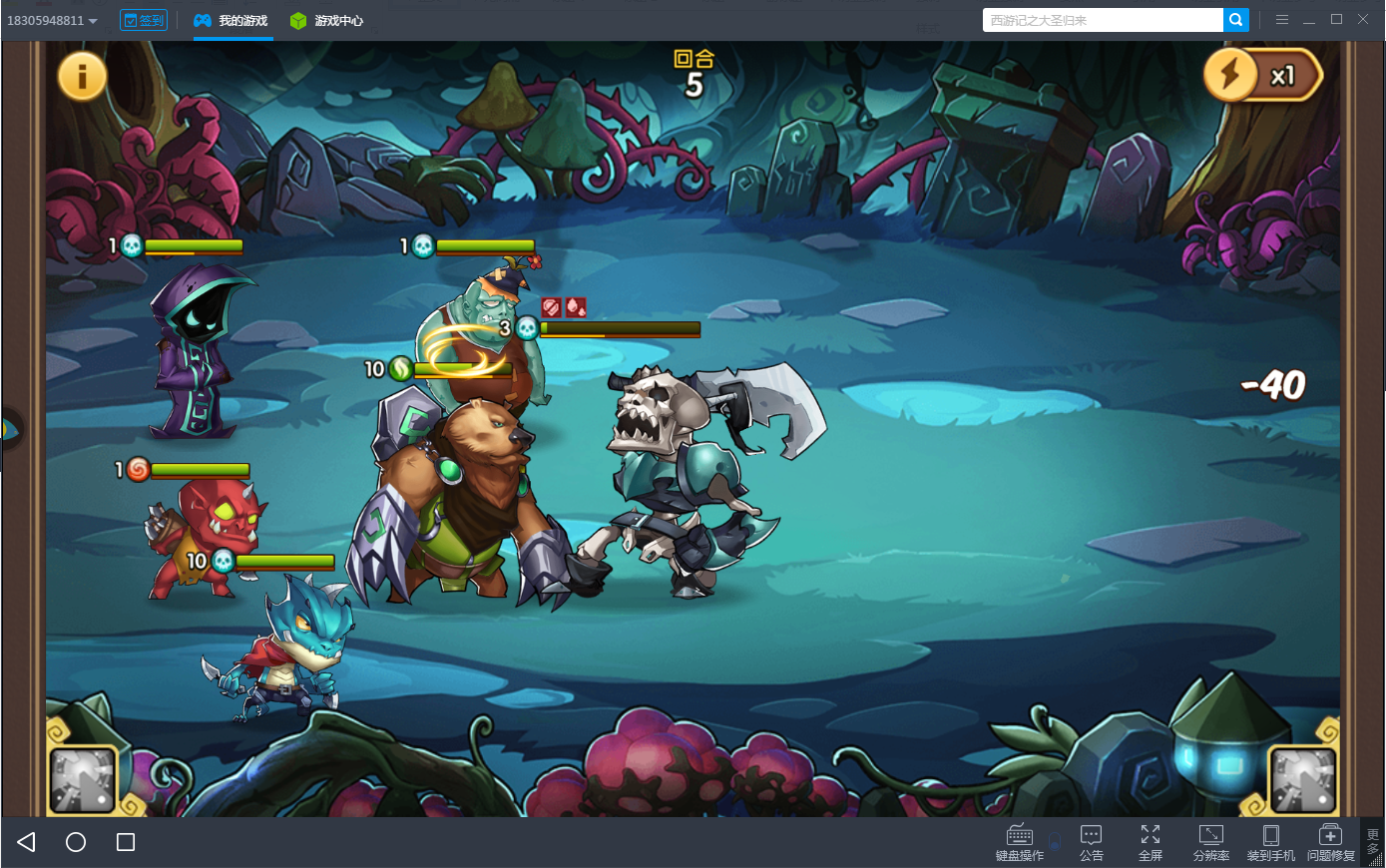
Task: Open the 公告 announcements
Action: [1091, 842]
